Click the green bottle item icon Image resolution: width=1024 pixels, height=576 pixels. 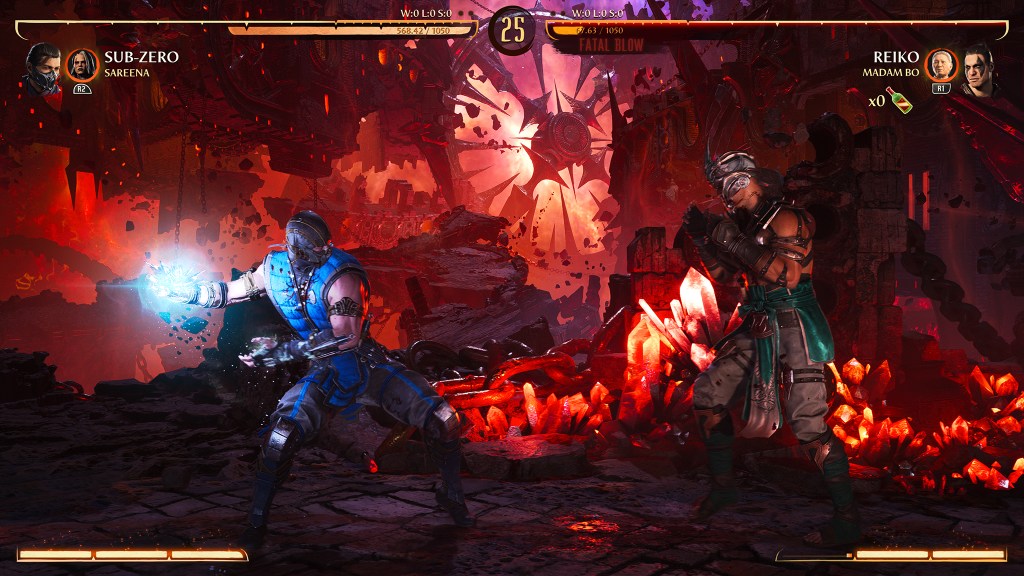coord(900,101)
